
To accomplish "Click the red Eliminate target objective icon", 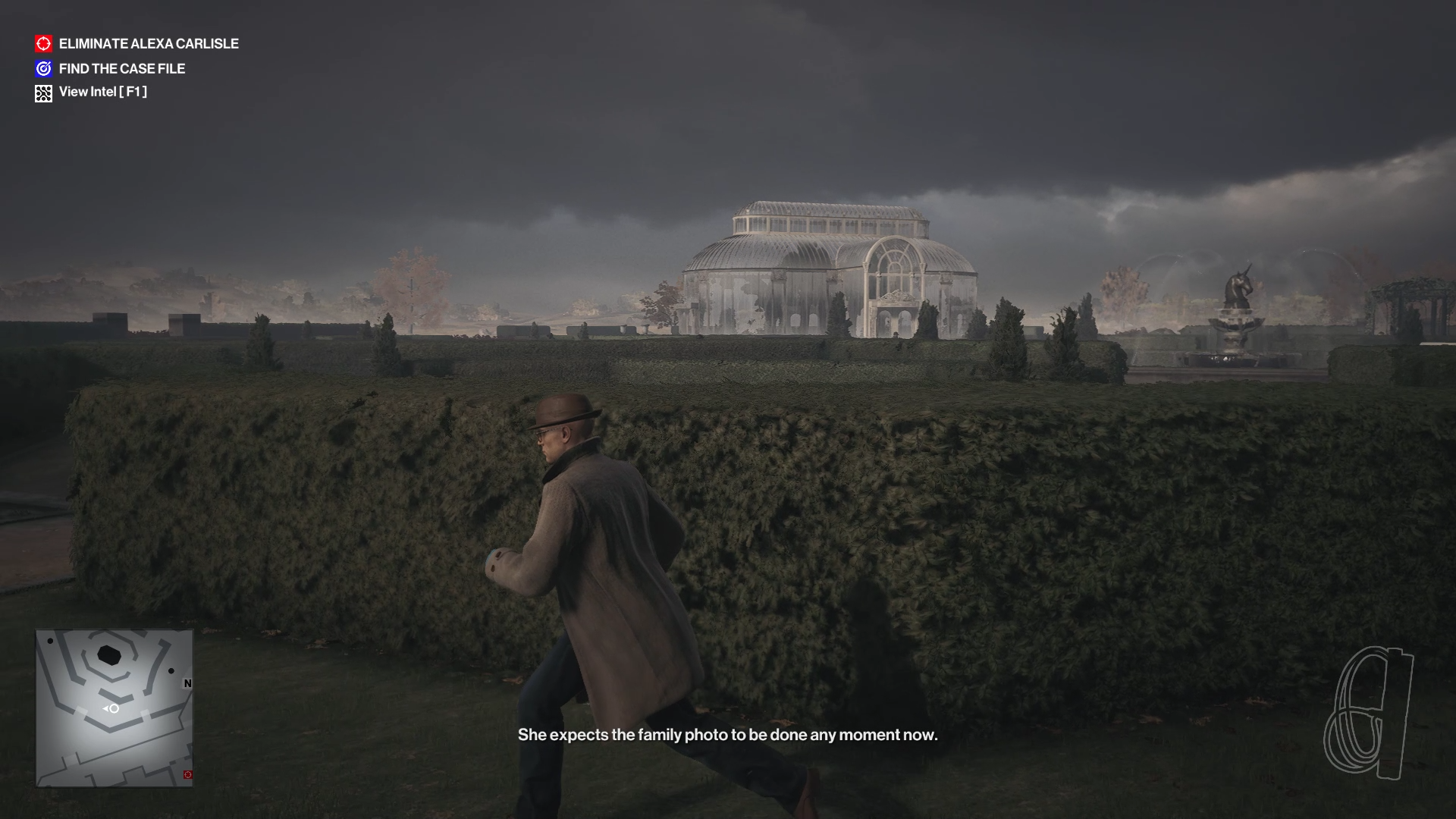I will 43,44.
